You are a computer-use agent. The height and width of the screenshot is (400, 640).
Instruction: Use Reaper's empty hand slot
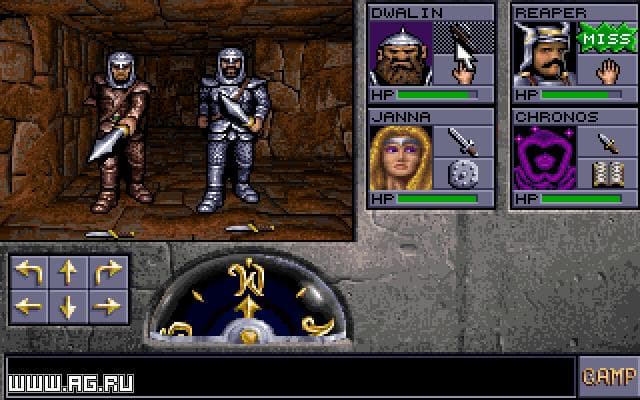[607, 71]
